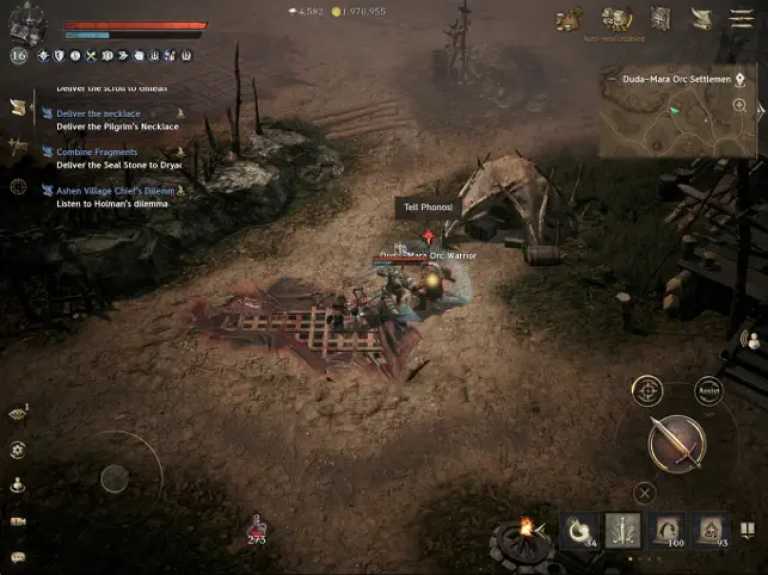Open the Ashen Village Chief's Dilemma quest
Image resolution: width=768 pixels, height=575 pixels.
[114, 190]
